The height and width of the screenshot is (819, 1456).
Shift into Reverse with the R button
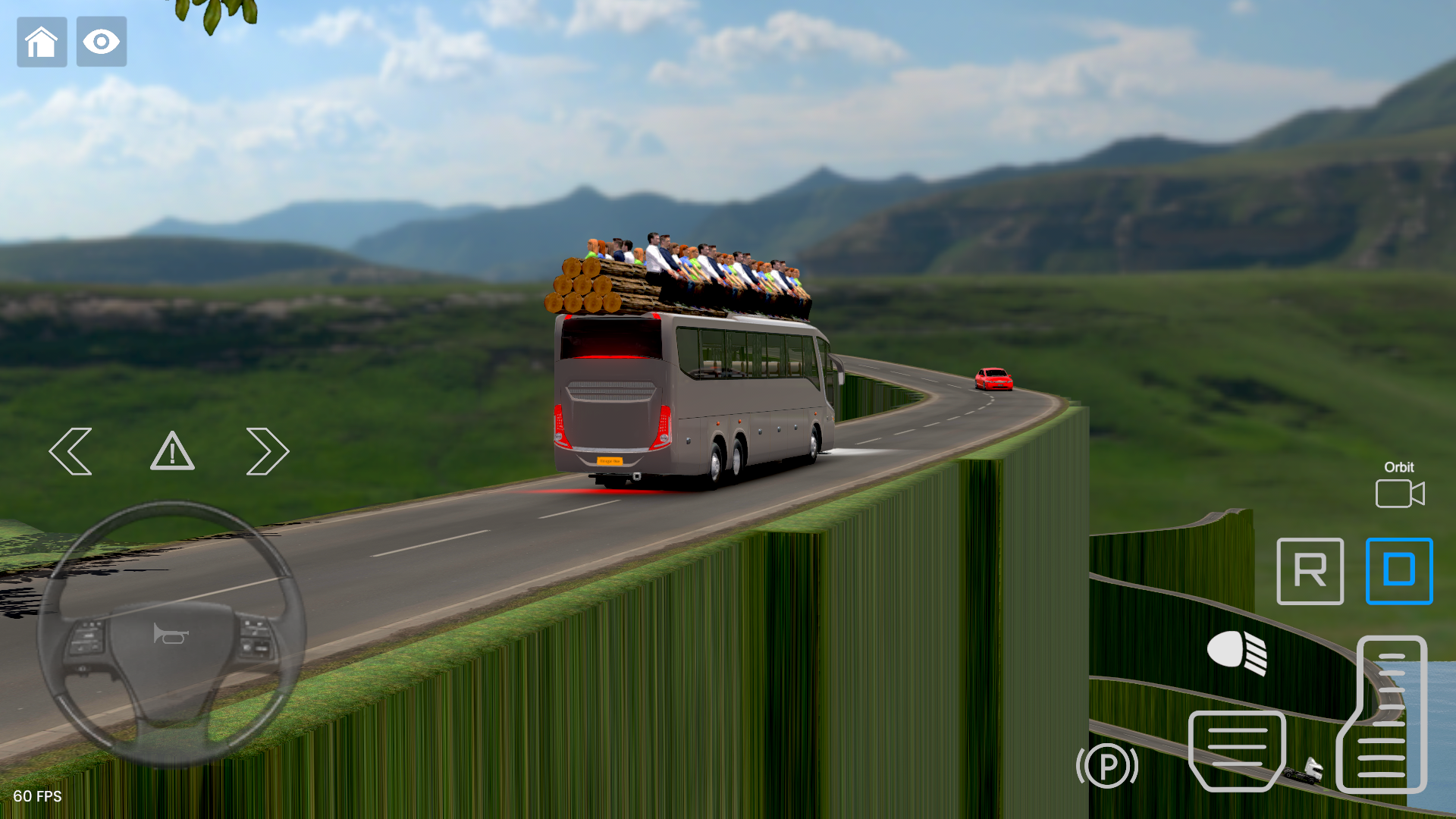(1310, 572)
